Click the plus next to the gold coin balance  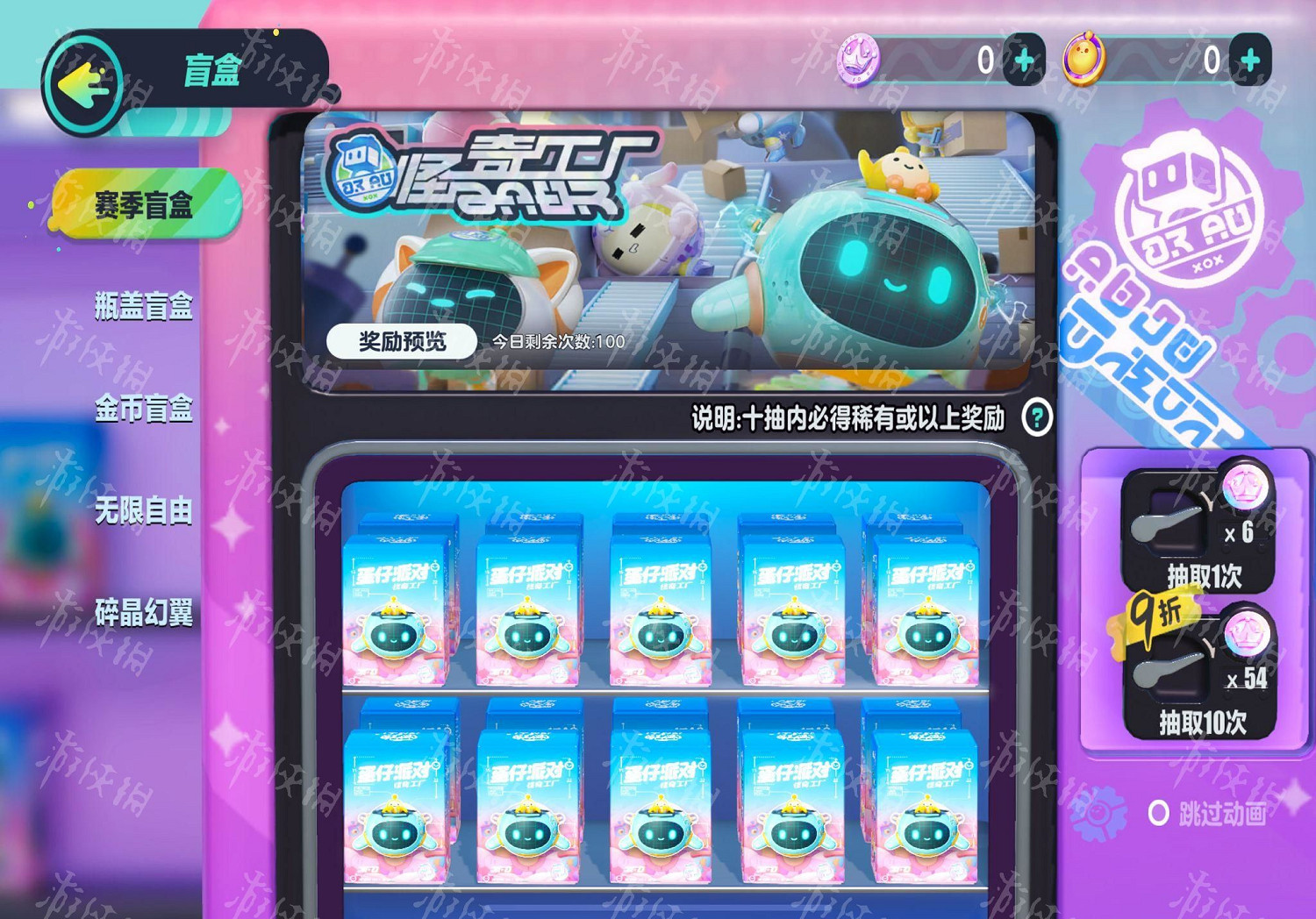pos(1249,58)
